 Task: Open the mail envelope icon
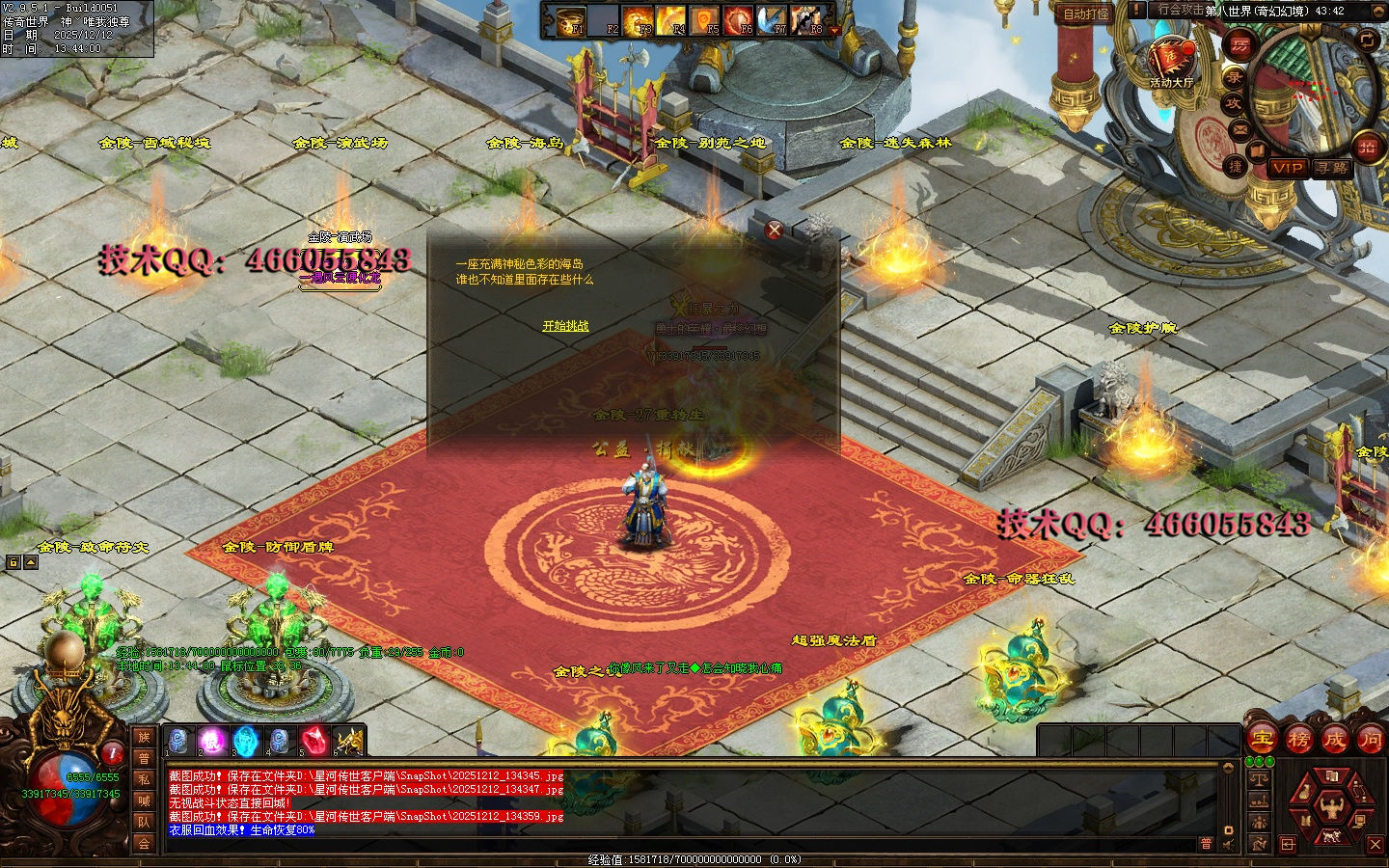coord(1240,128)
